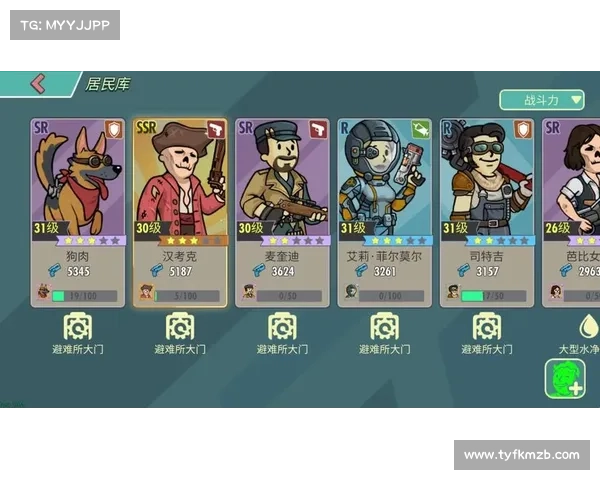Image resolution: width=600 pixels, height=480 pixels.
Task: Open the 战斗力 sort dropdown
Action: click(542, 100)
